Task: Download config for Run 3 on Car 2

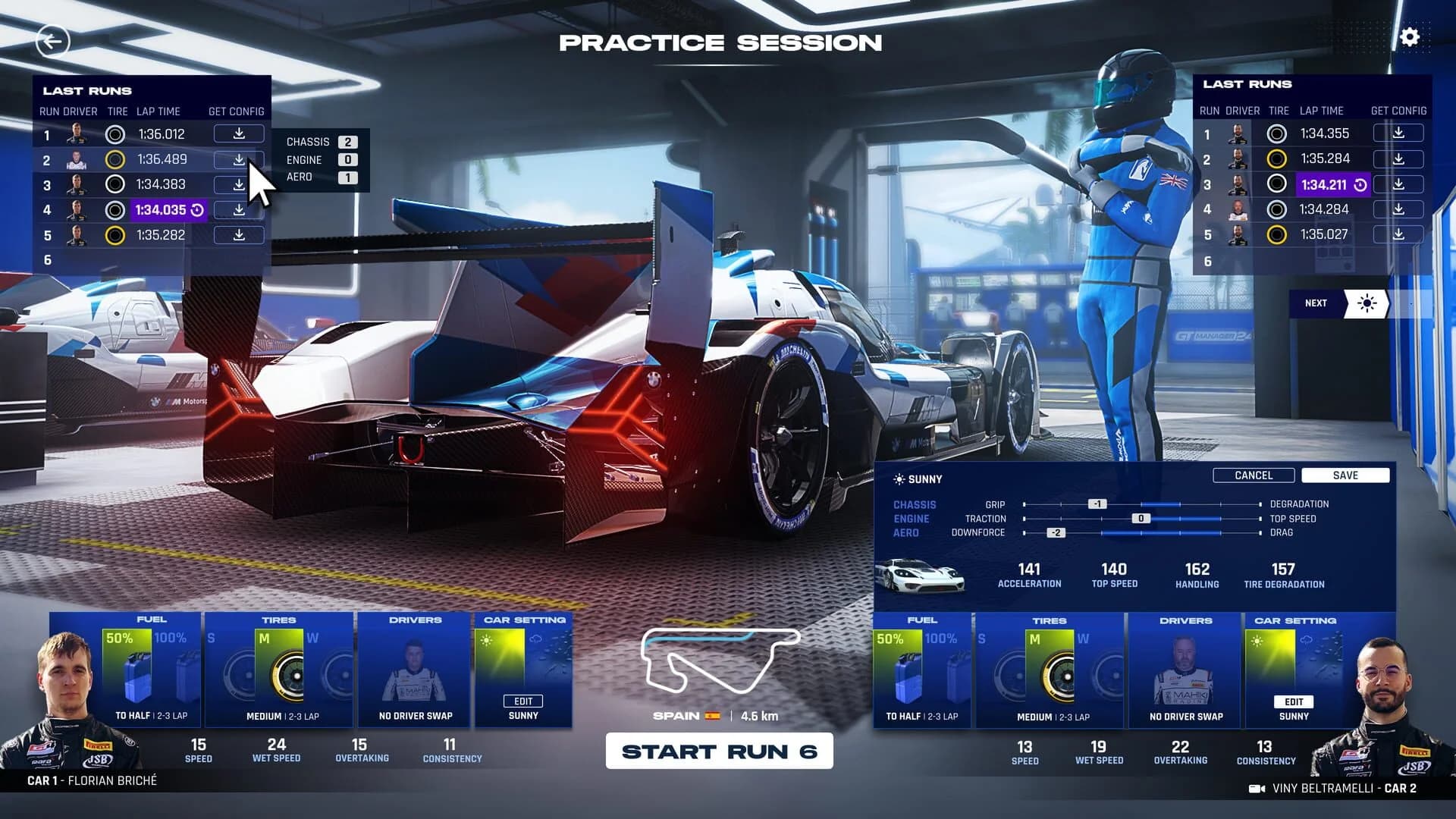Action: (x=1398, y=184)
